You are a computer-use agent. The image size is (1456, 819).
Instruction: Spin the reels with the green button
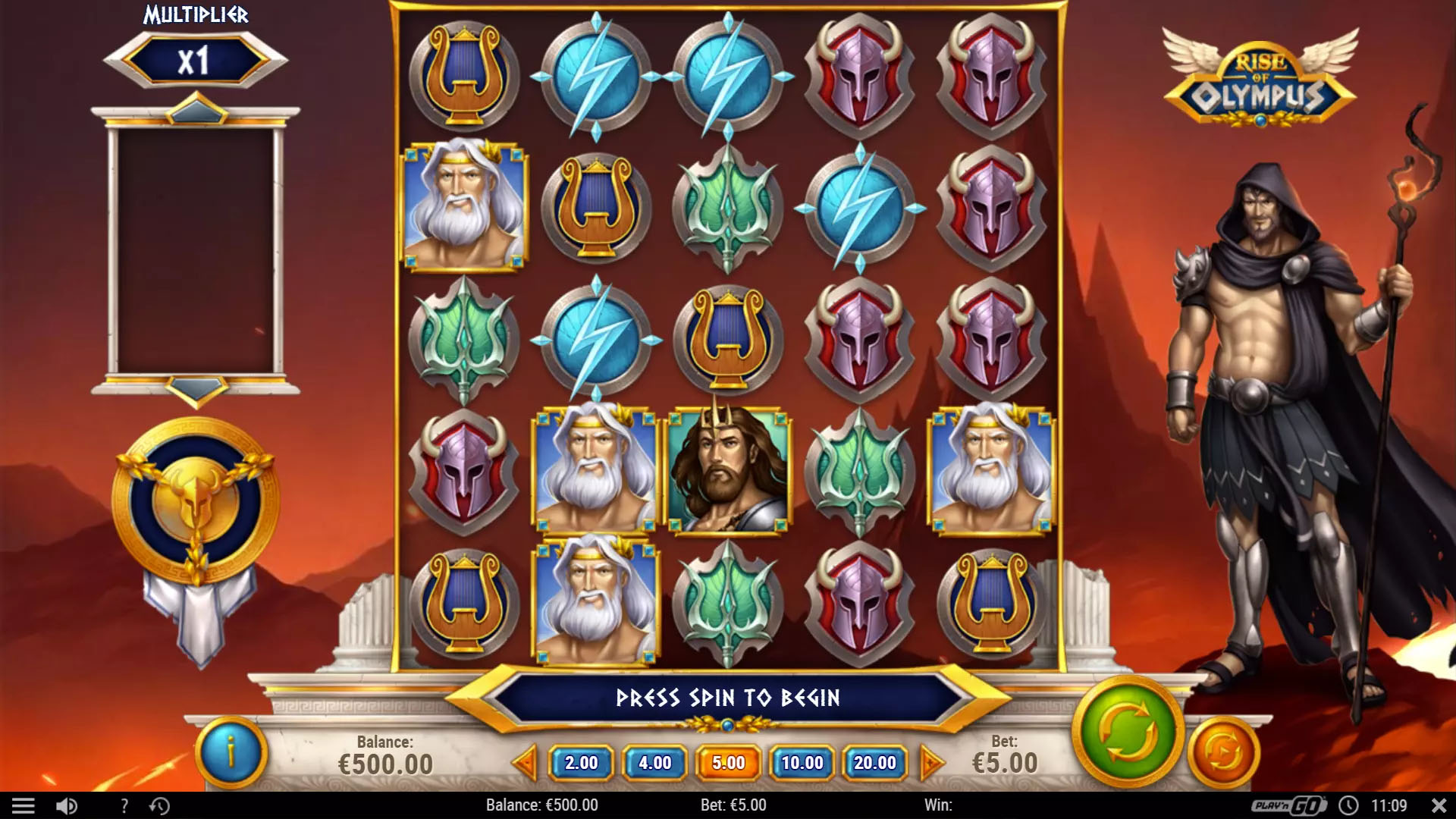coord(1128,733)
